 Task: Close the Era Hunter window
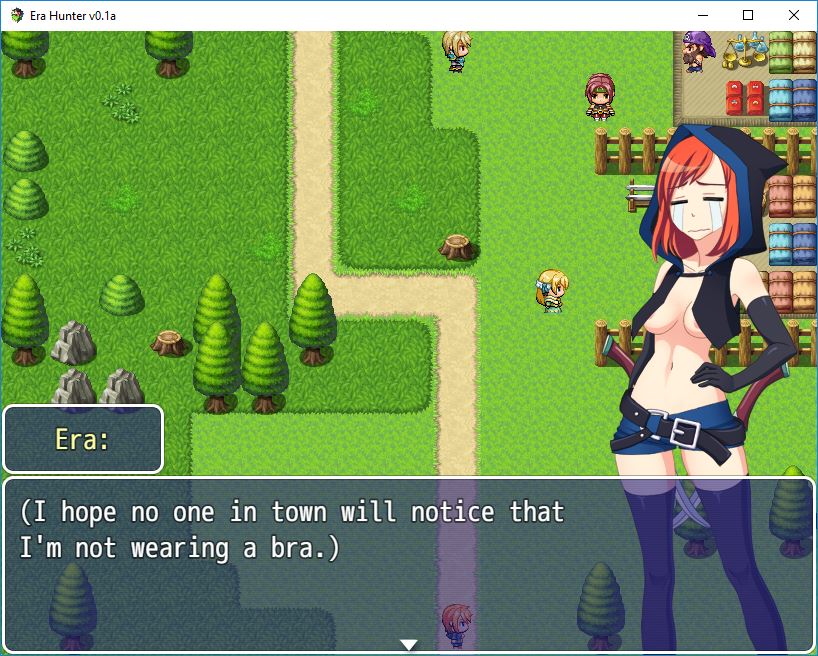(794, 15)
